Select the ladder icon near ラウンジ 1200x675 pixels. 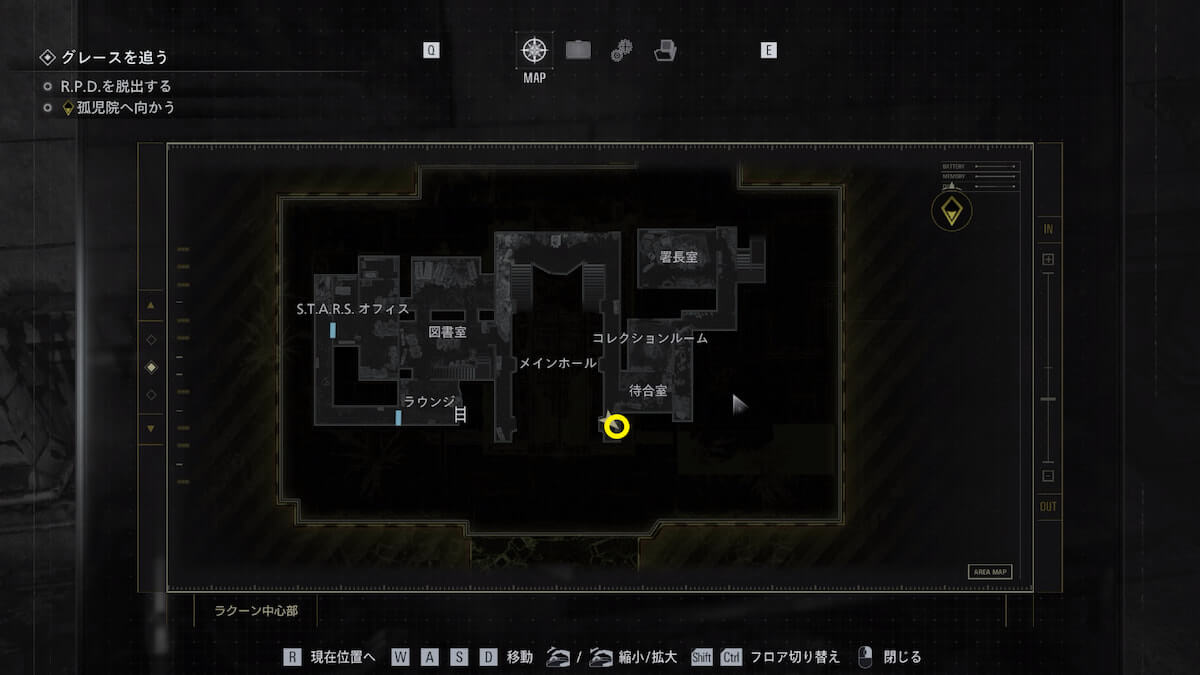click(x=461, y=413)
